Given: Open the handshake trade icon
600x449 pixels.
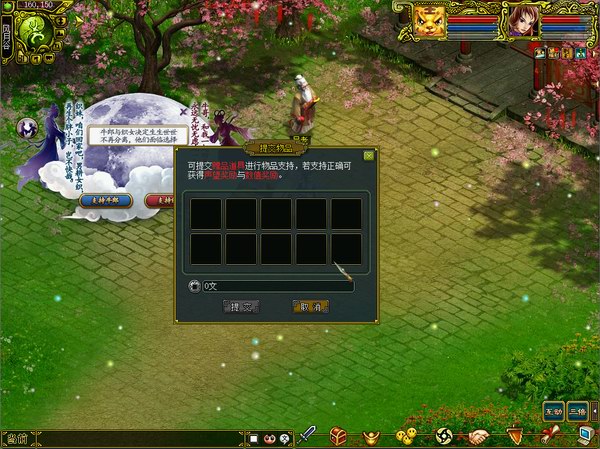Looking at the screenshot, I should pos(479,436).
